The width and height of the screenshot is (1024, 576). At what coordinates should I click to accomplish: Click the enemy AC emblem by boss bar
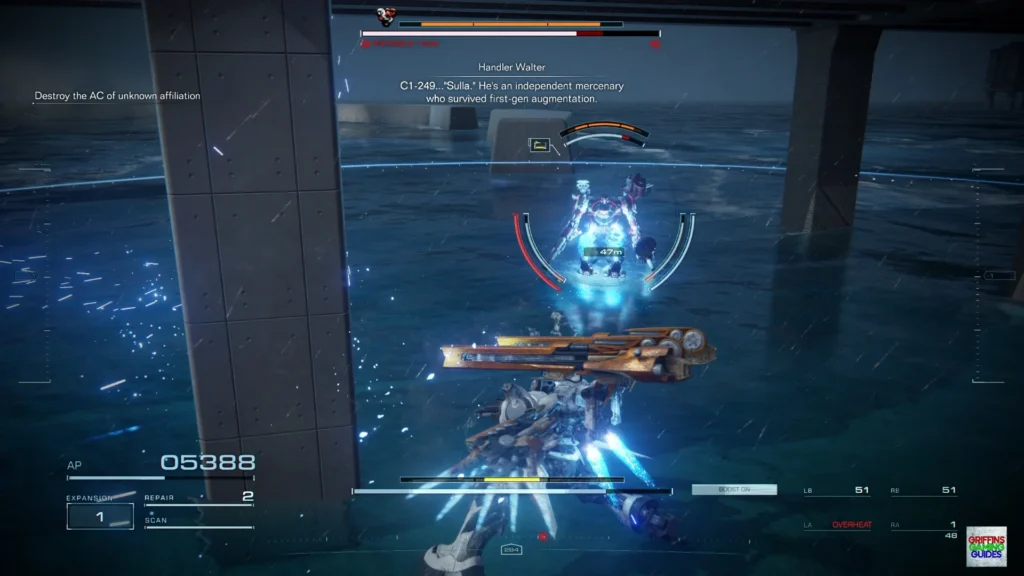point(385,17)
